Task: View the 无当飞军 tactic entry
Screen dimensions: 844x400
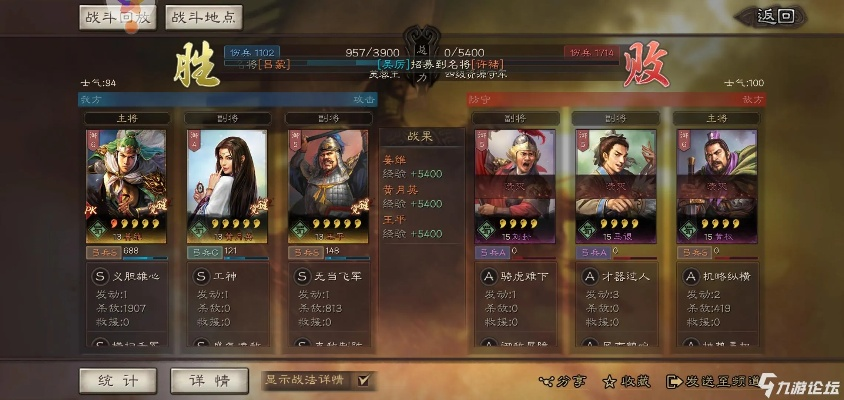Action: click(330, 275)
